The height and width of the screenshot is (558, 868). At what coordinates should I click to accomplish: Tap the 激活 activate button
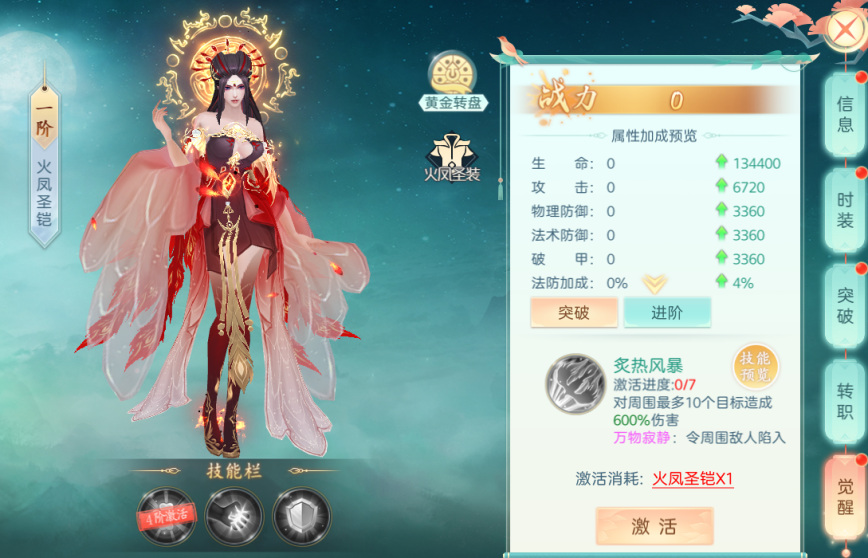[x=654, y=527]
